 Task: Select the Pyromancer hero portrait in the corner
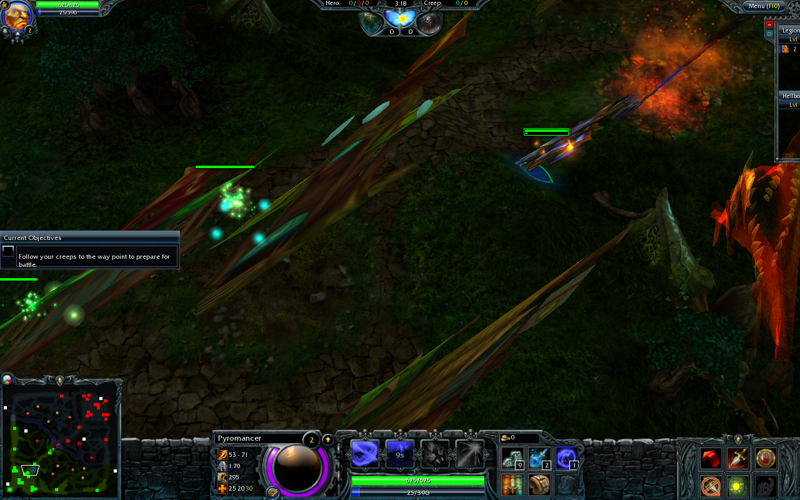[x=15, y=20]
